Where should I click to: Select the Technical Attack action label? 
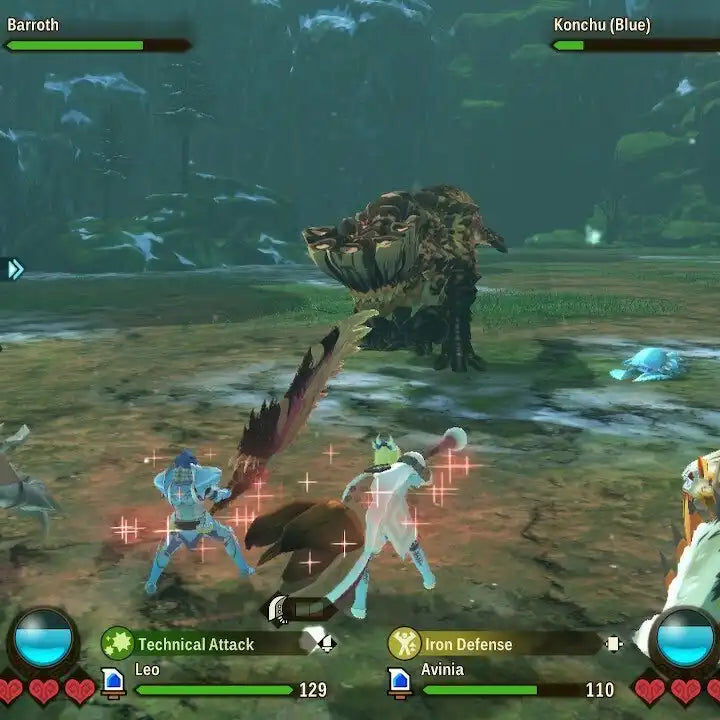(196, 644)
